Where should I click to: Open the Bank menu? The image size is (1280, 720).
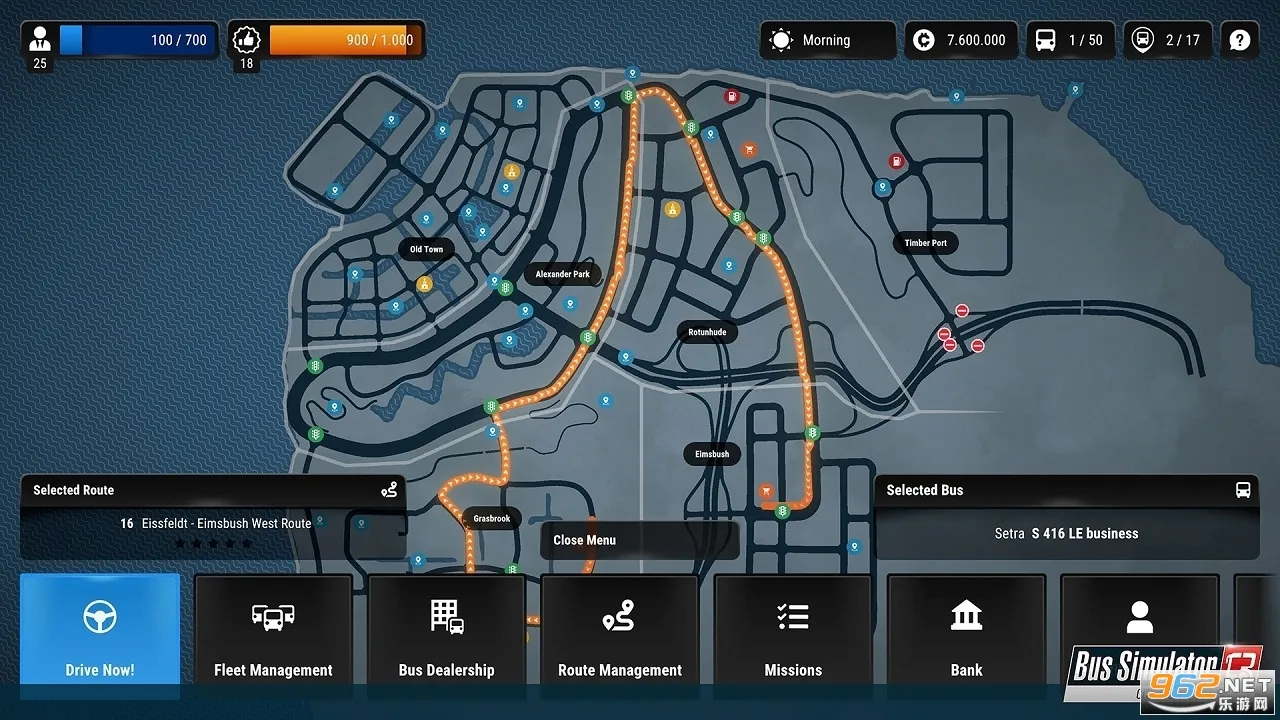coord(966,633)
